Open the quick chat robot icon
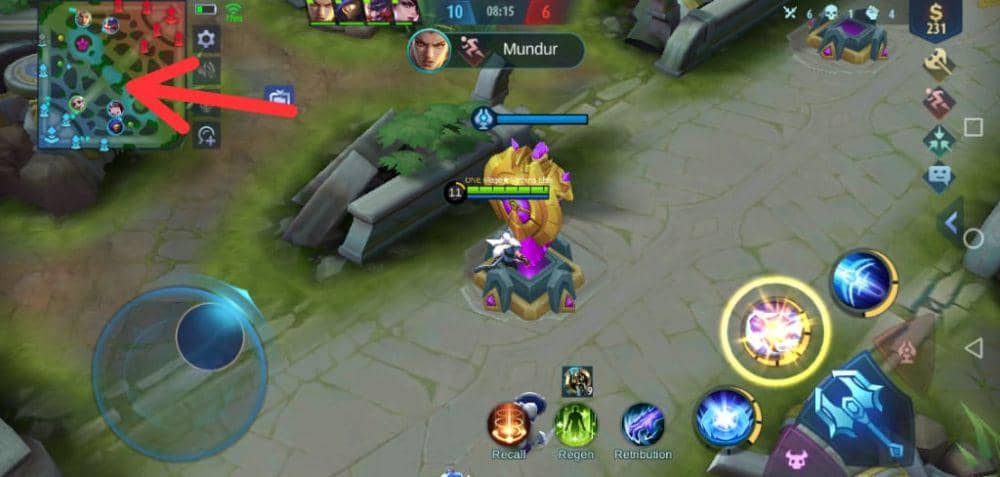The image size is (1000, 477). pos(938,177)
